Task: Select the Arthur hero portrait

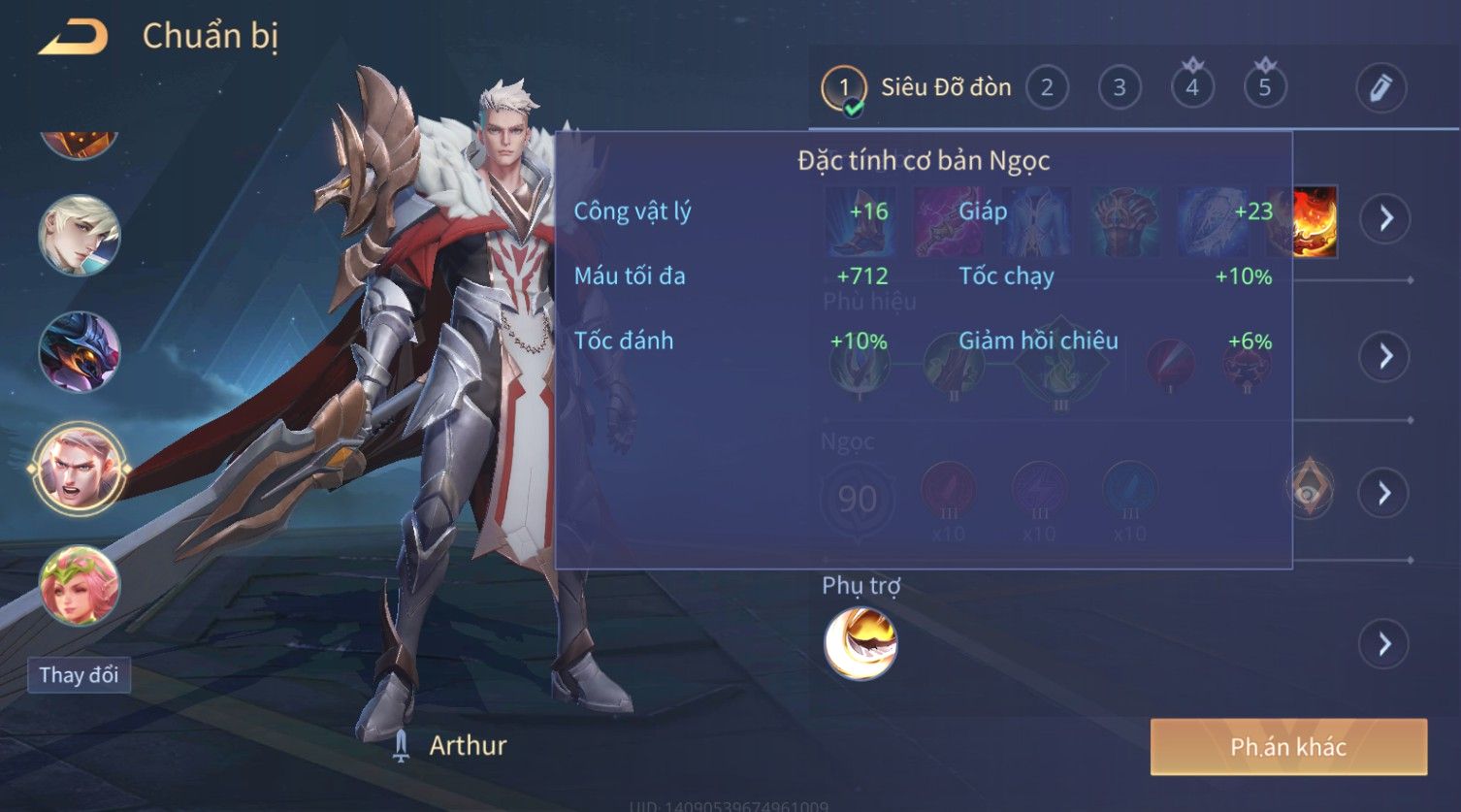Action: tap(80, 470)
